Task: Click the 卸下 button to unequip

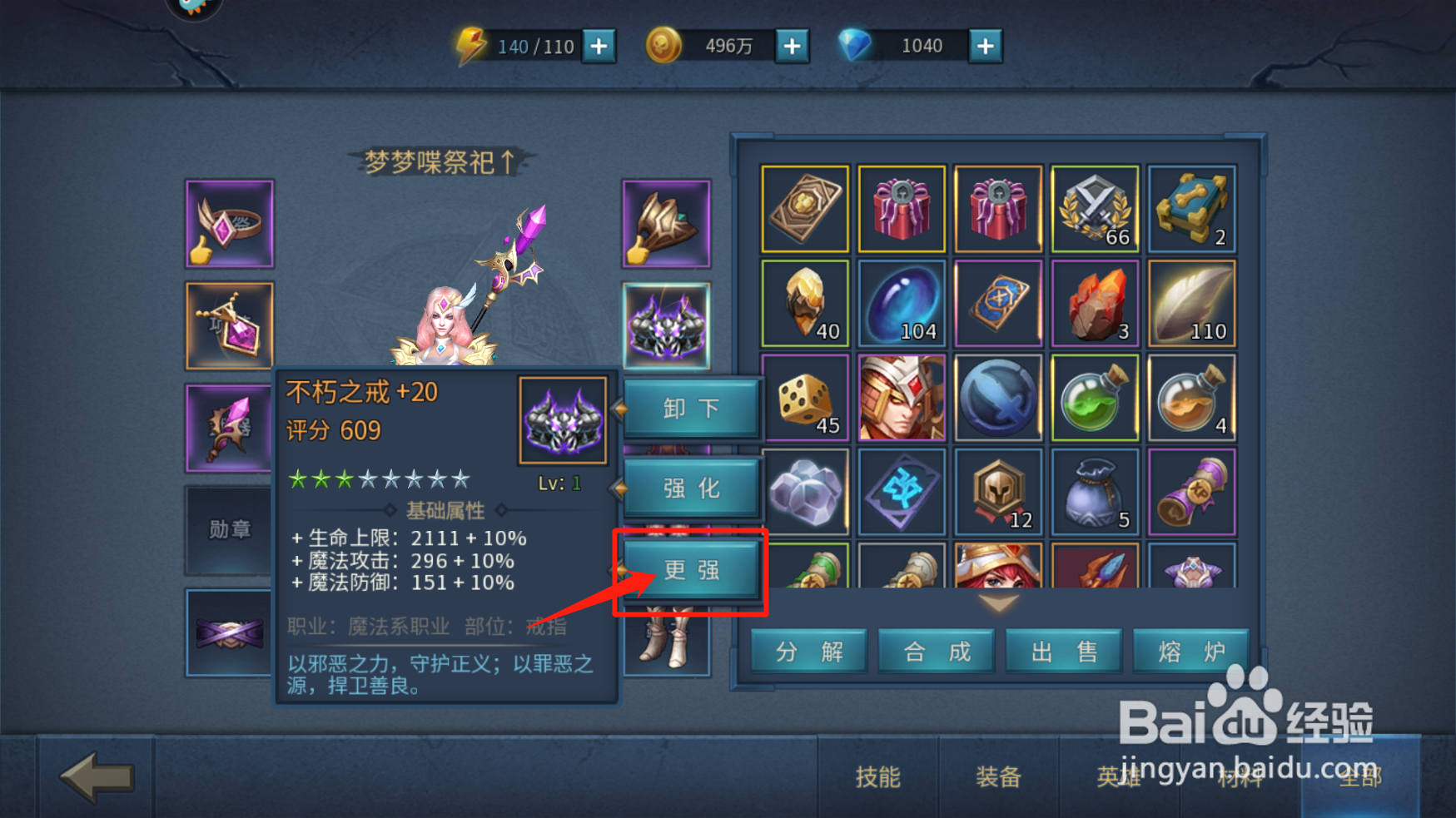Action: [691, 409]
